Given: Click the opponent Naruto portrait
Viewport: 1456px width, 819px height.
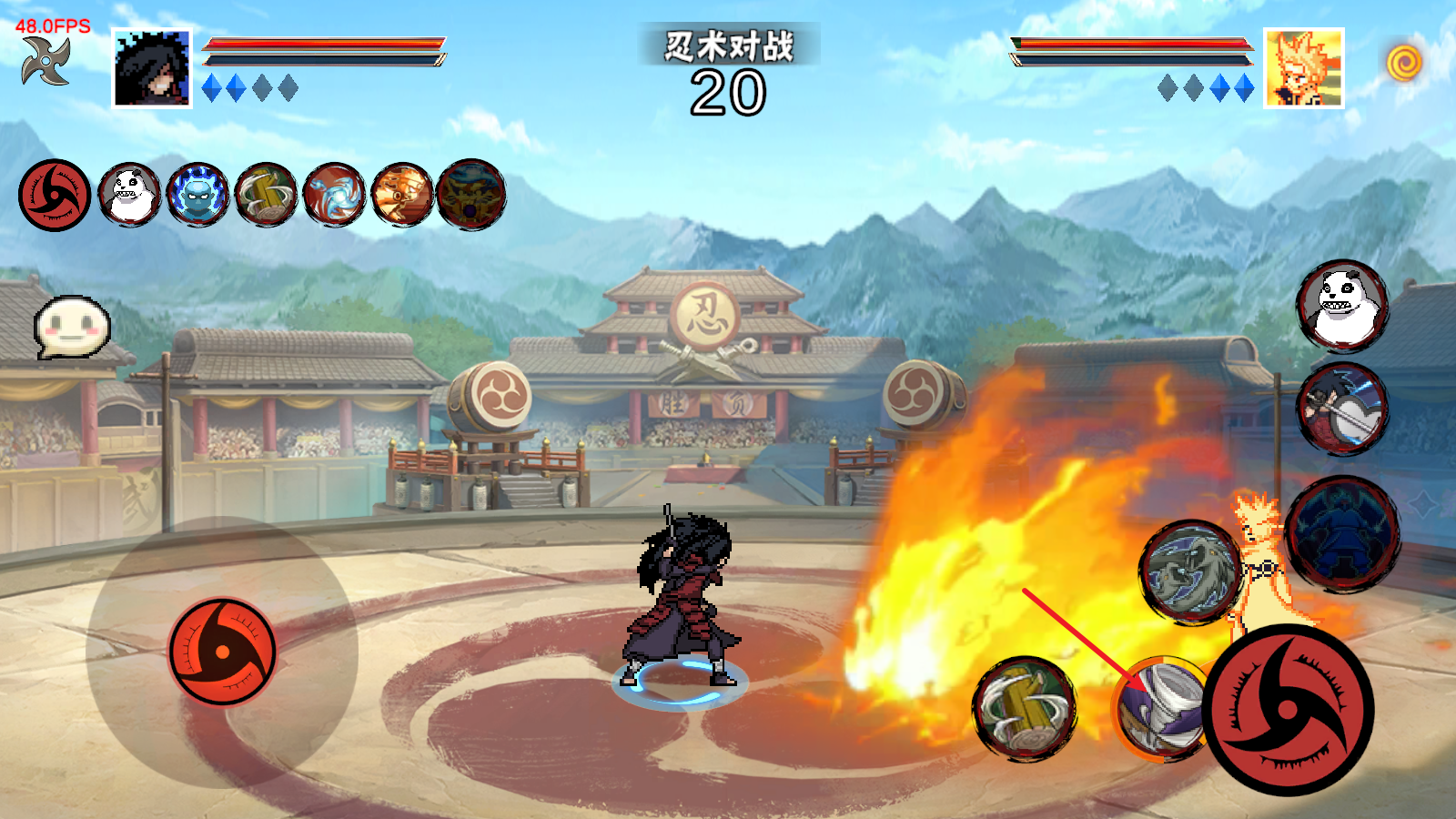Looking at the screenshot, I should [x=1303, y=68].
